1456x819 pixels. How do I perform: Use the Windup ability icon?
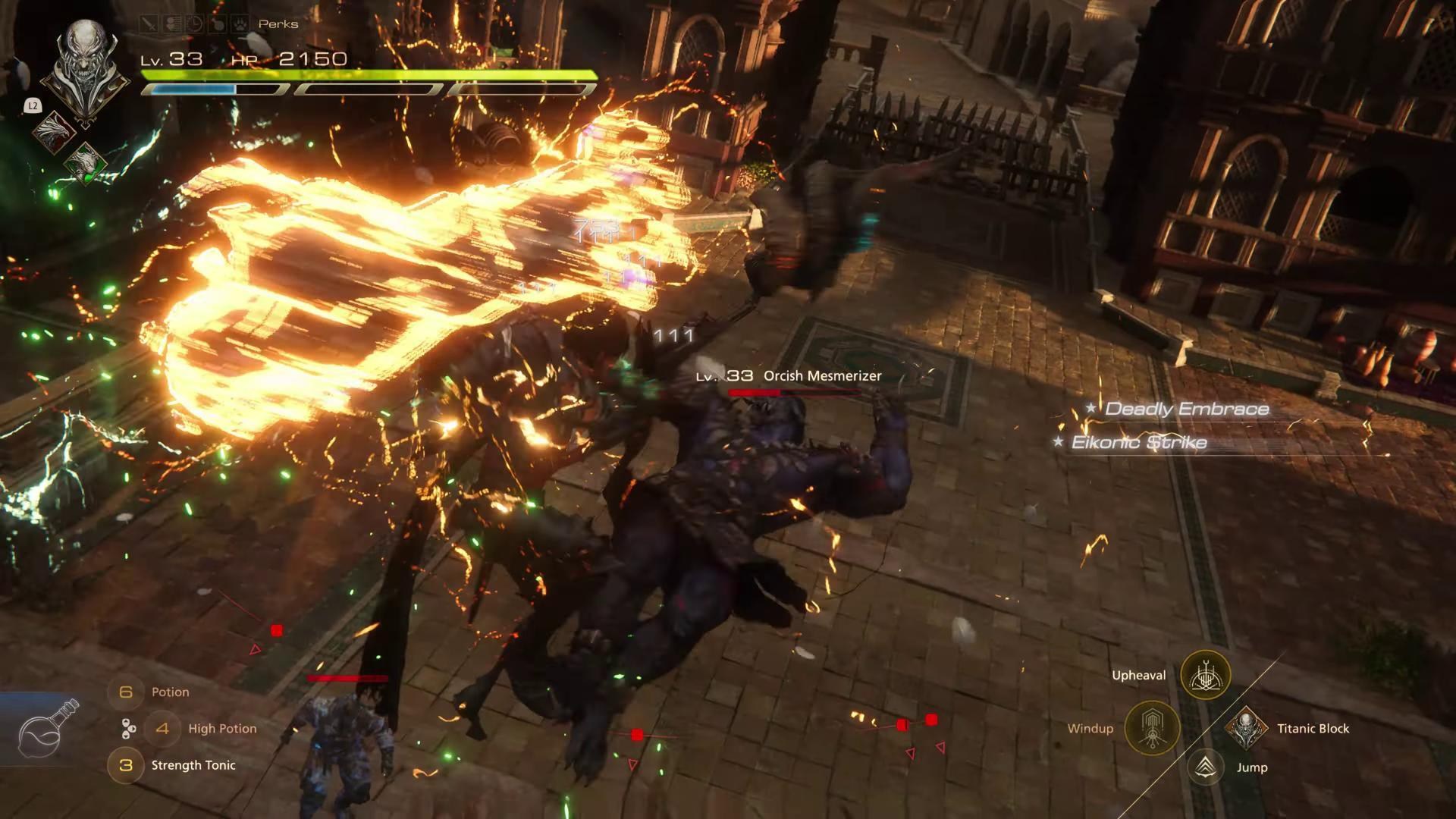(1151, 728)
